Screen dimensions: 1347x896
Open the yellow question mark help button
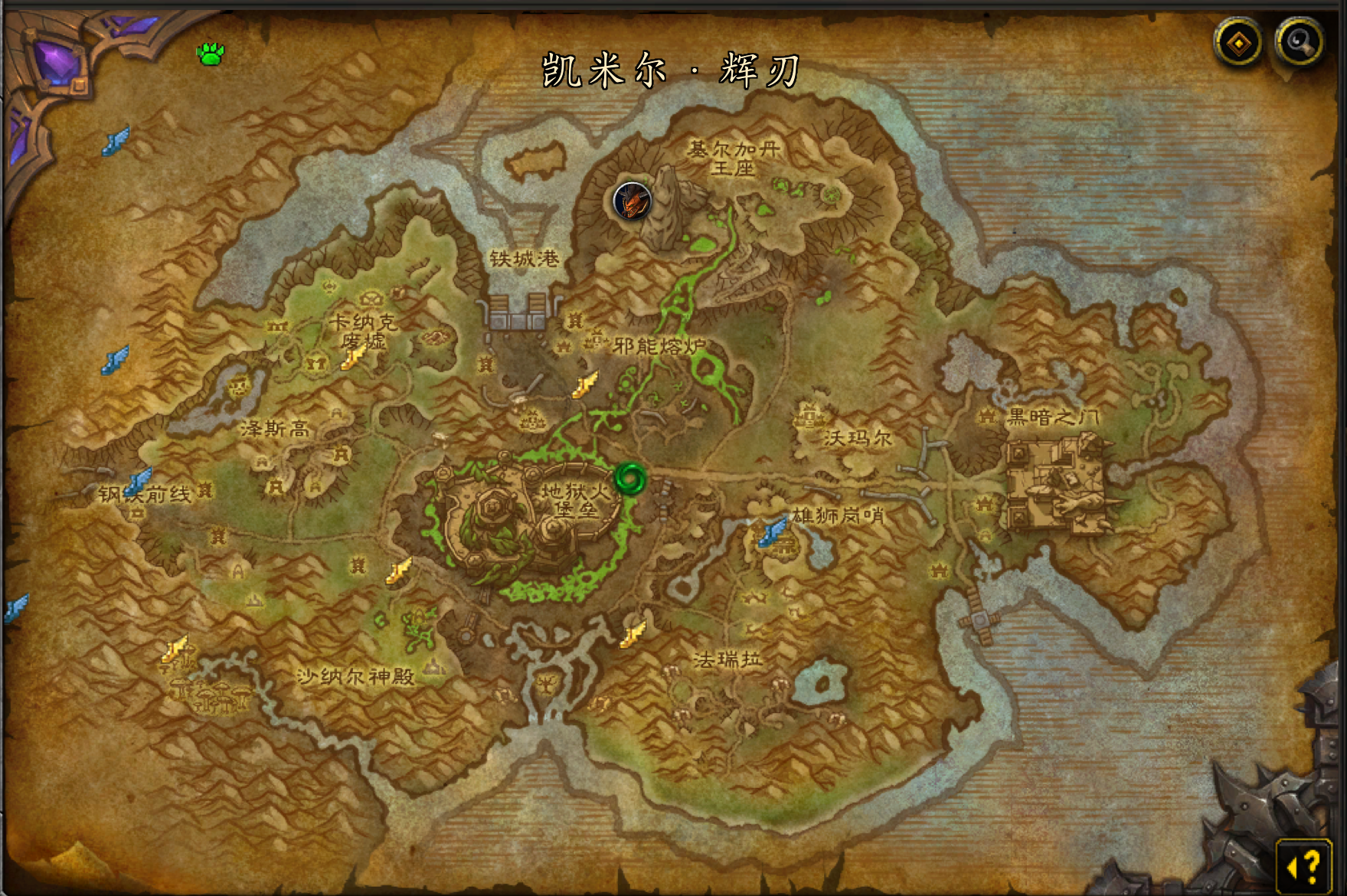pos(1304,865)
